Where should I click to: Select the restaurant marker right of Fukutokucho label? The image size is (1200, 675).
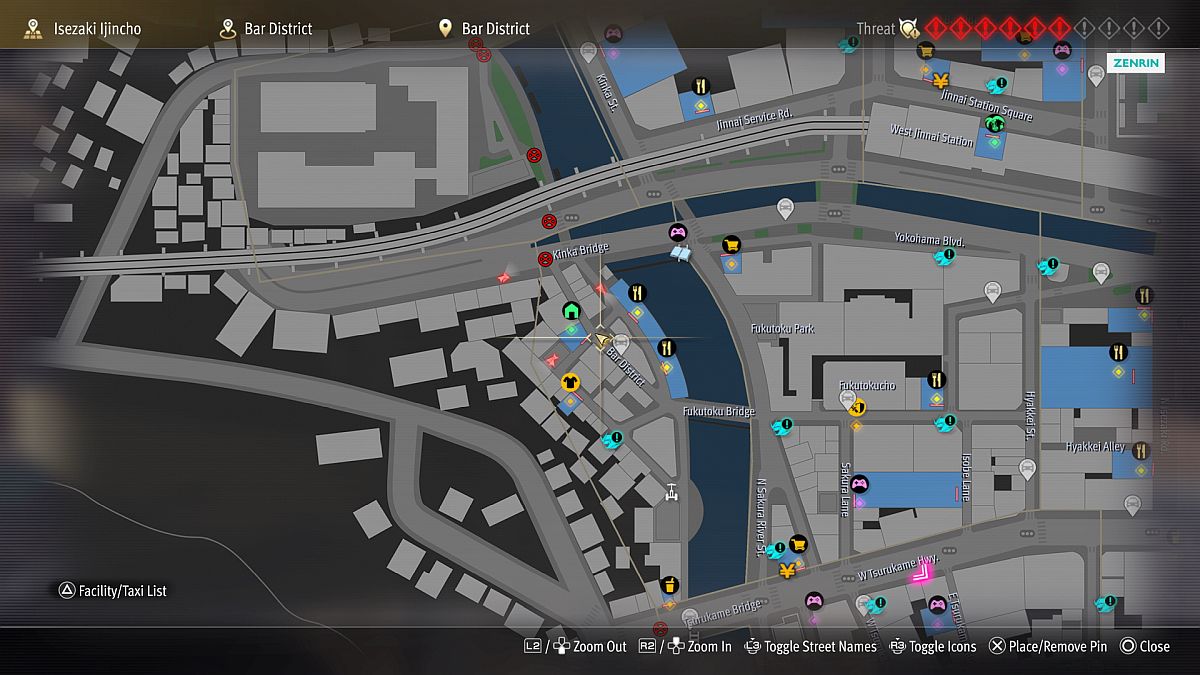pyautogui.click(x=937, y=379)
